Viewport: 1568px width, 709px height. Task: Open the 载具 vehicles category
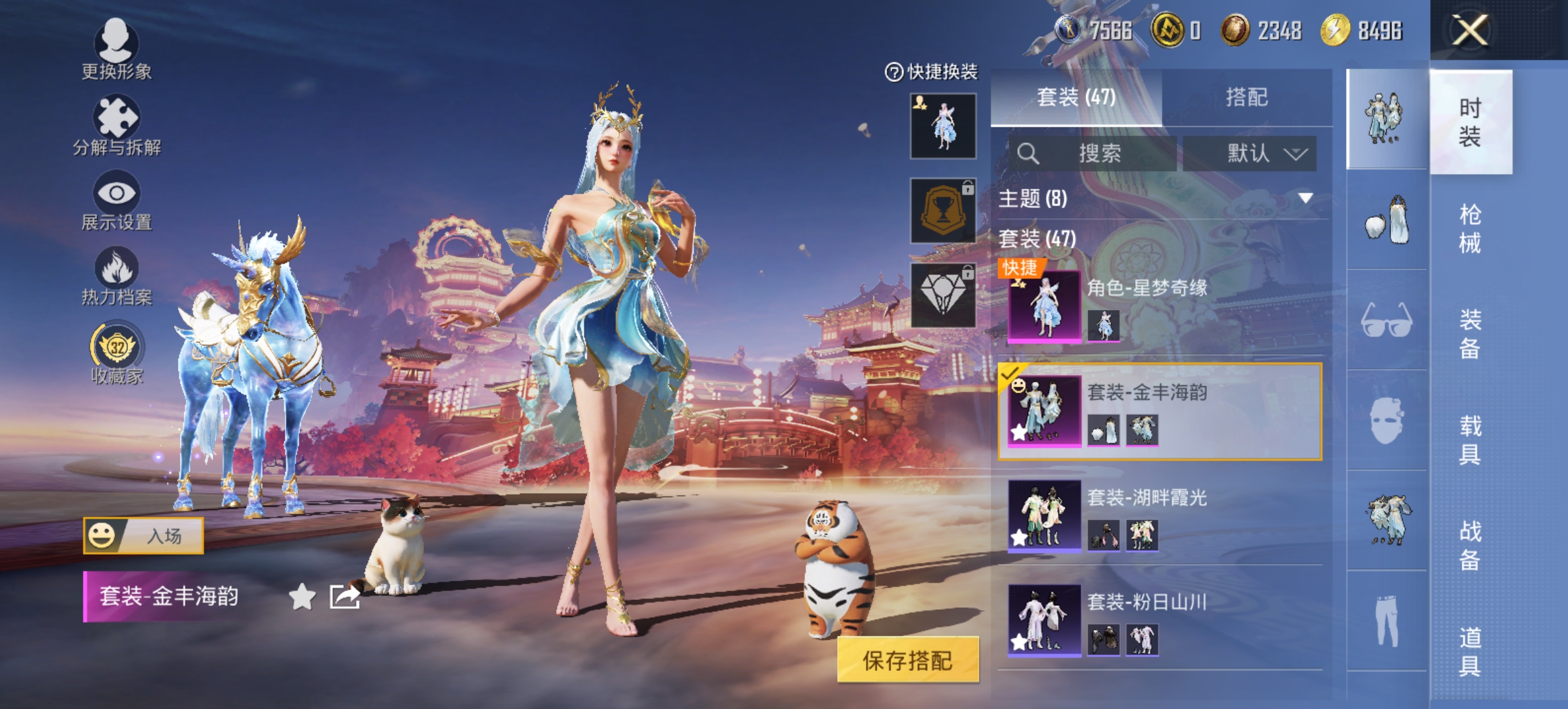[x=1470, y=440]
